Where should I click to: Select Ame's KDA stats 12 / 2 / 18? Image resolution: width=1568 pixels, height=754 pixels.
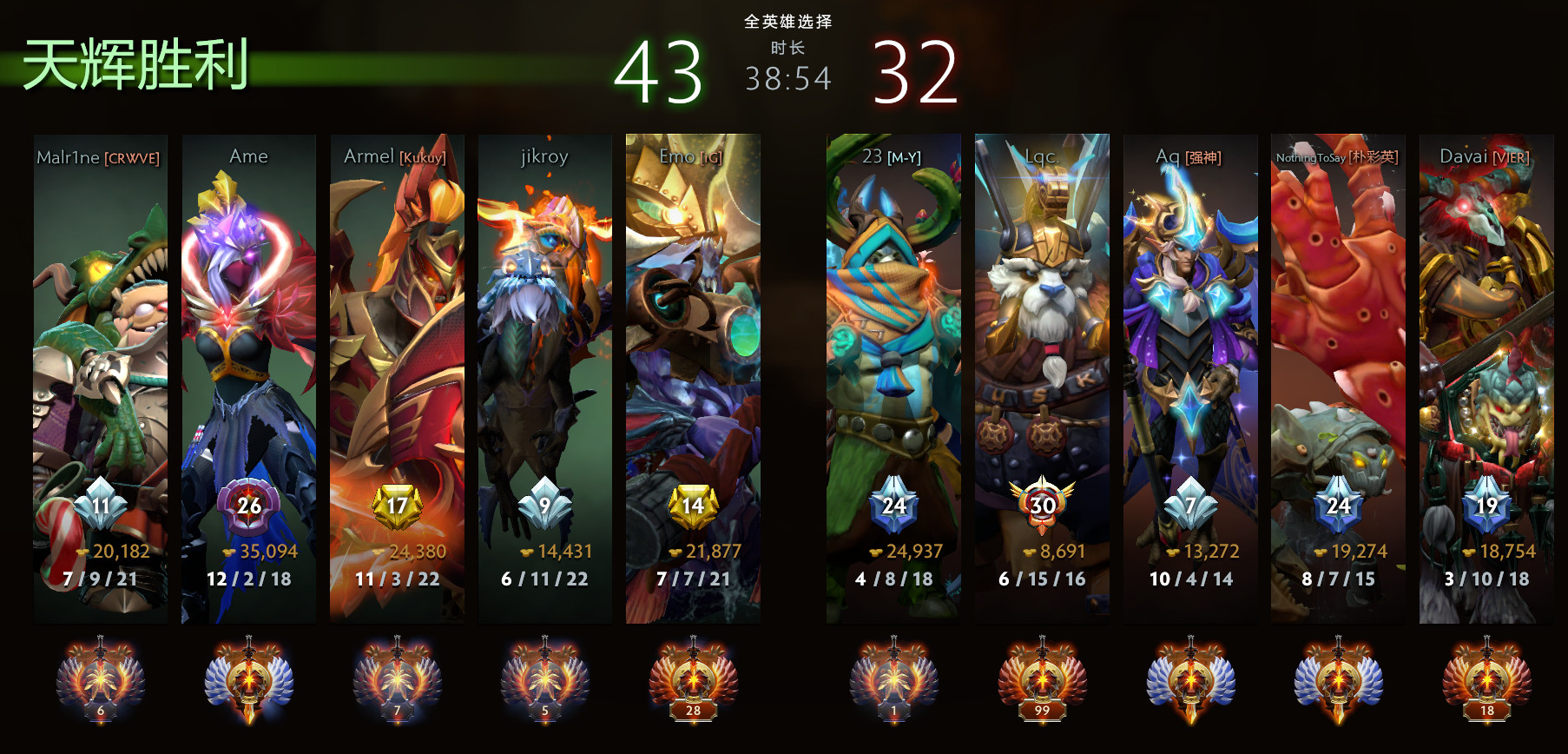point(249,580)
